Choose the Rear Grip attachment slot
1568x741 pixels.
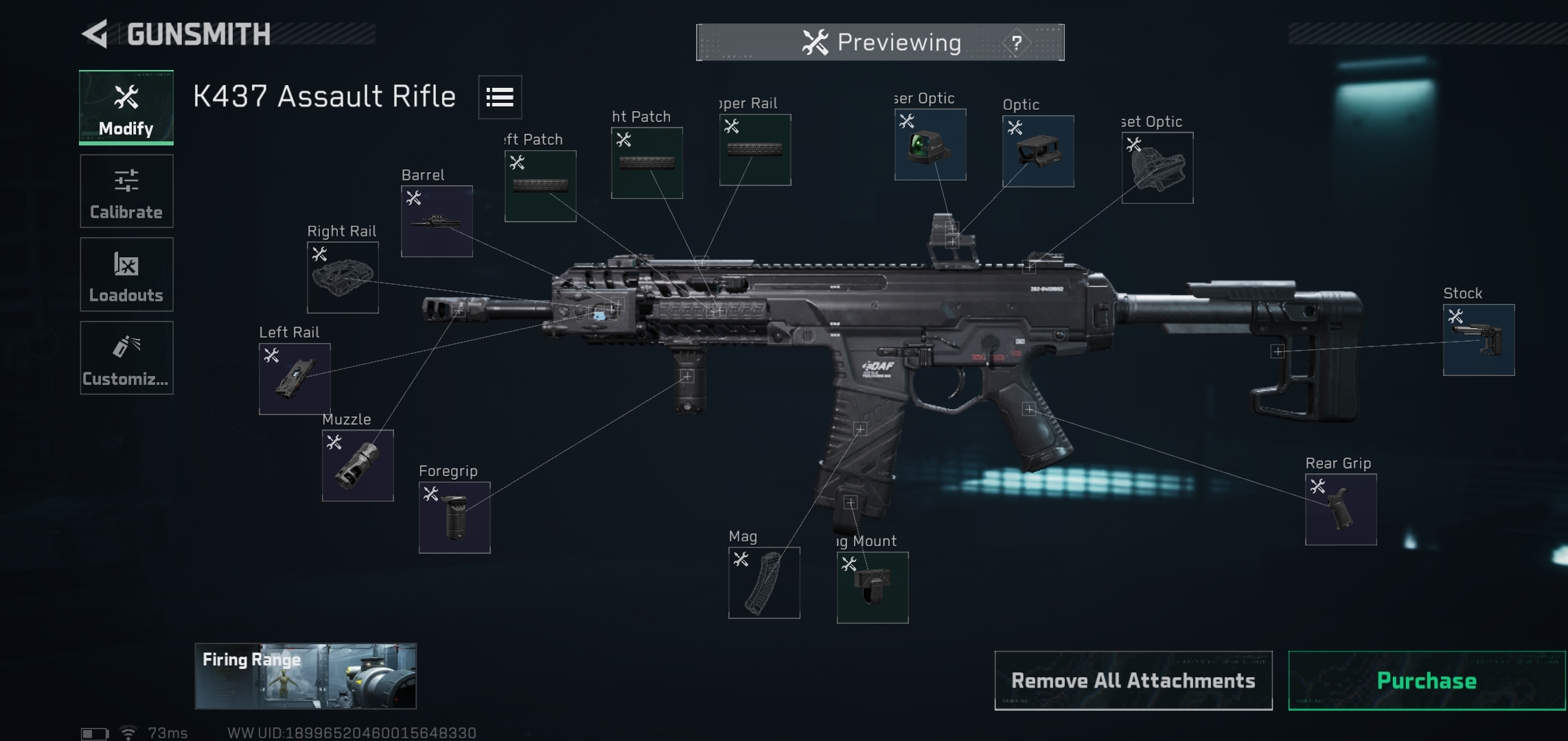[1341, 510]
